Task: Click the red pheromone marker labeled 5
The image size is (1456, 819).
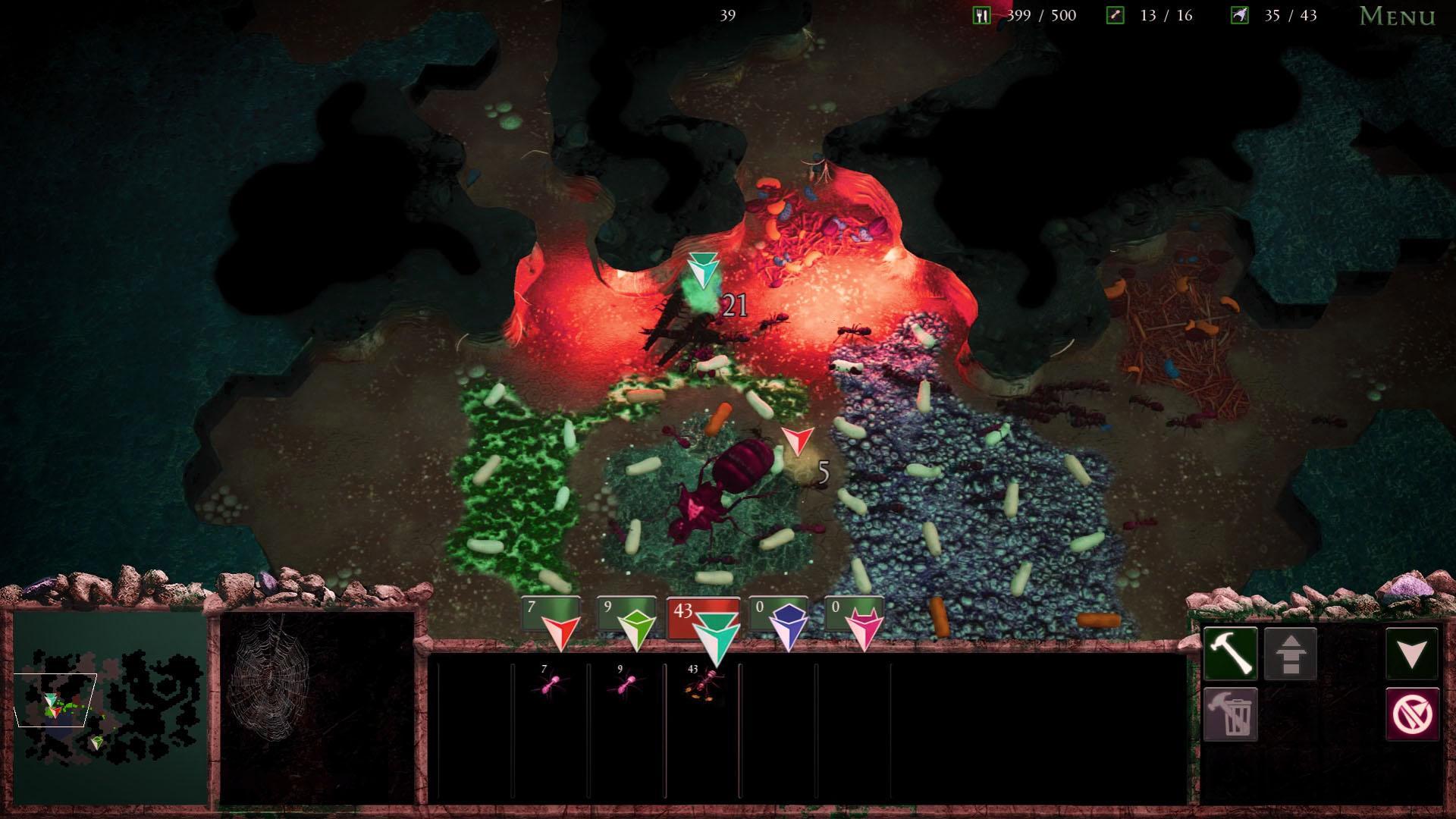Action: point(796,441)
